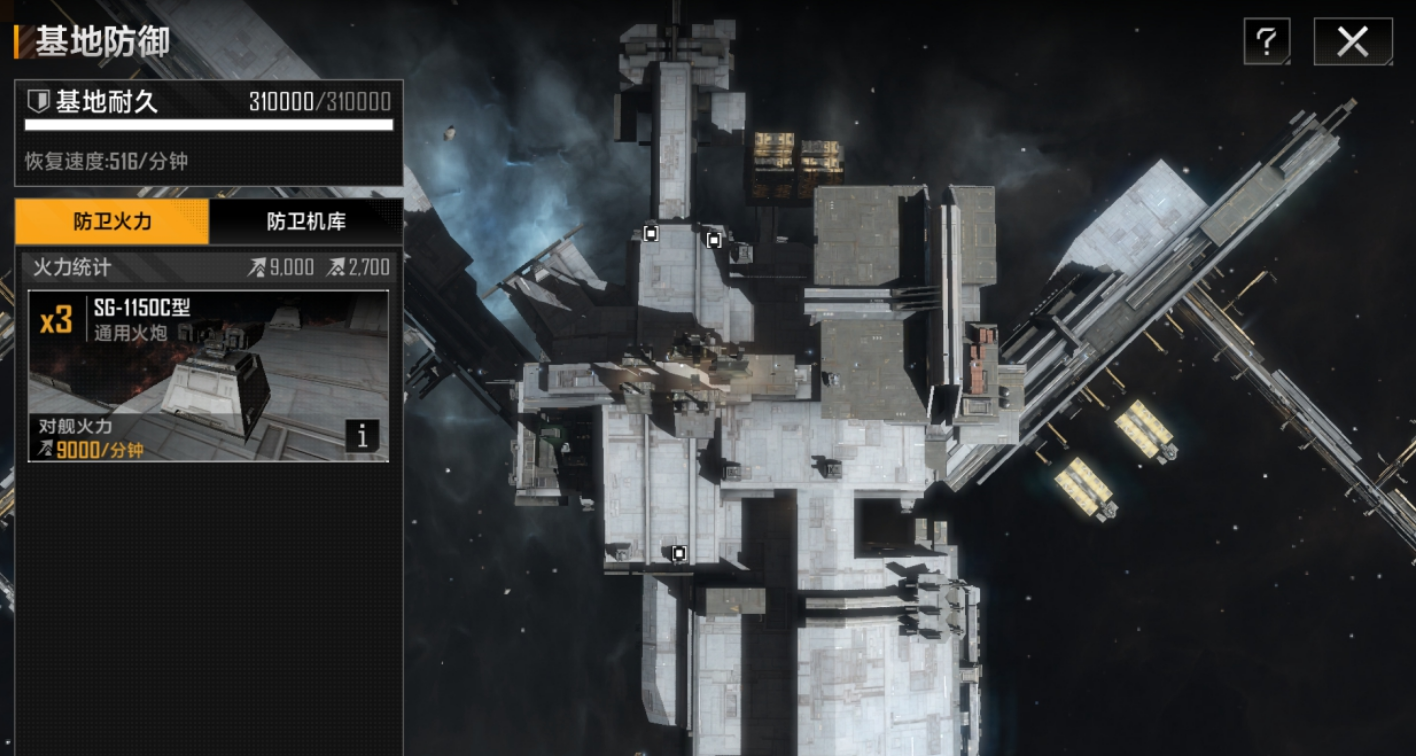Open the question mark help button
This screenshot has height=756, width=1416.
(x=1266, y=41)
